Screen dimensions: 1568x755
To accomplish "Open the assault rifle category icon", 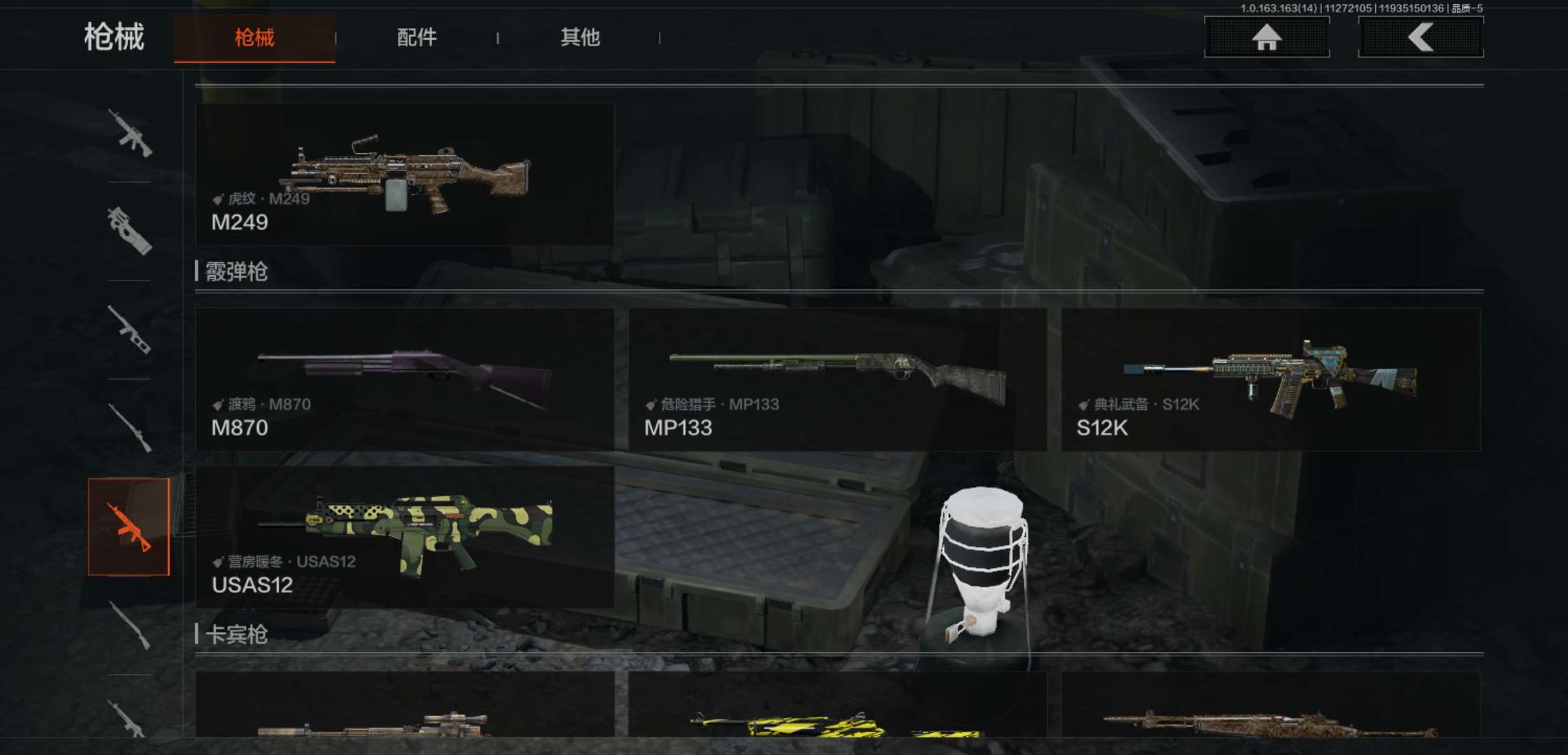I will (129, 132).
